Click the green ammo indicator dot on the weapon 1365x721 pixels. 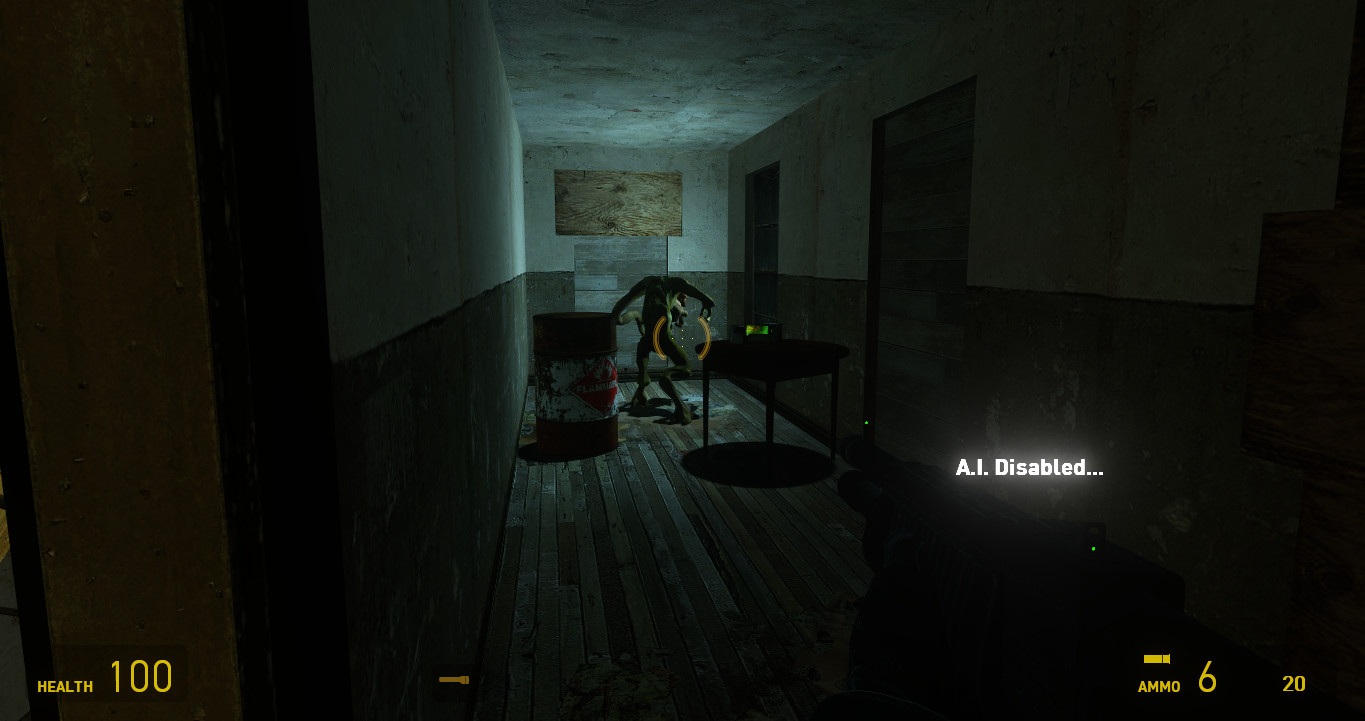(1093, 548)
